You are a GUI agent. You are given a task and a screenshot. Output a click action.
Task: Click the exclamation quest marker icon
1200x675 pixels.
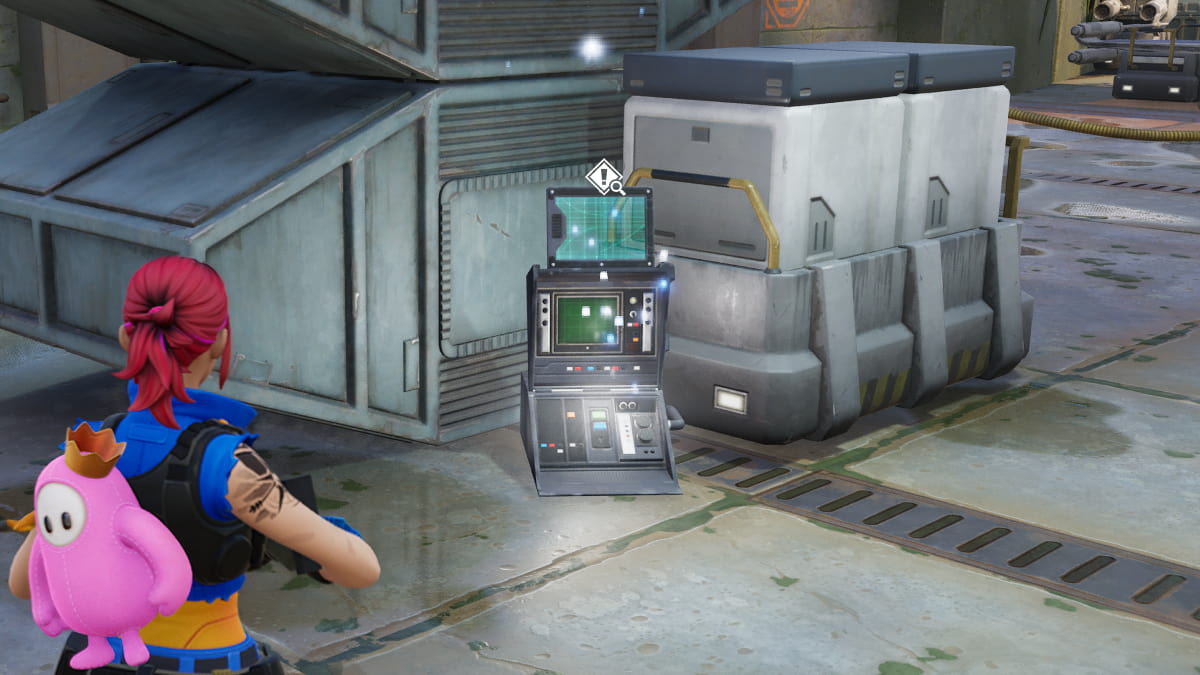tap(604, 178)
